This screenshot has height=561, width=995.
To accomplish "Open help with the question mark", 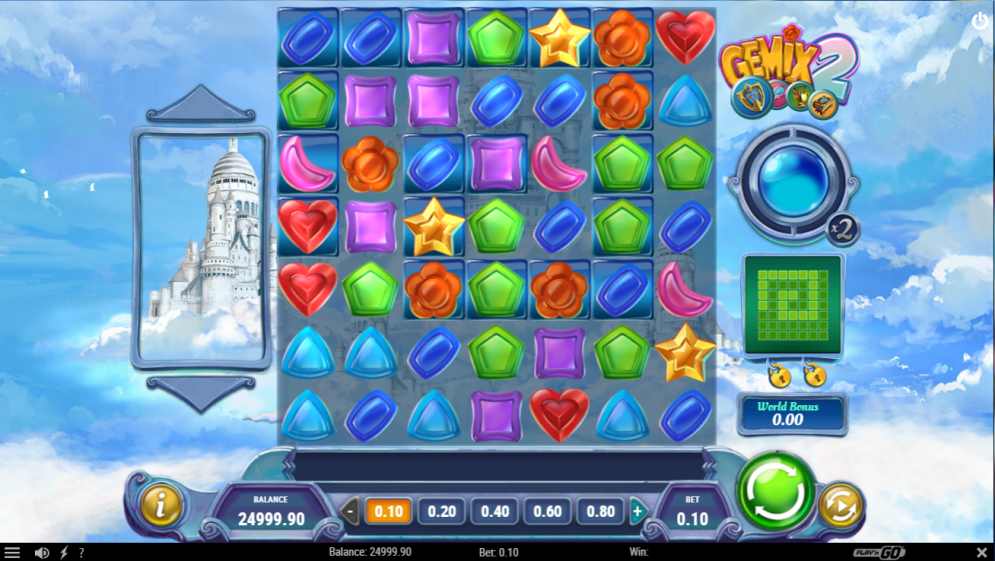I will click(81, 552).
